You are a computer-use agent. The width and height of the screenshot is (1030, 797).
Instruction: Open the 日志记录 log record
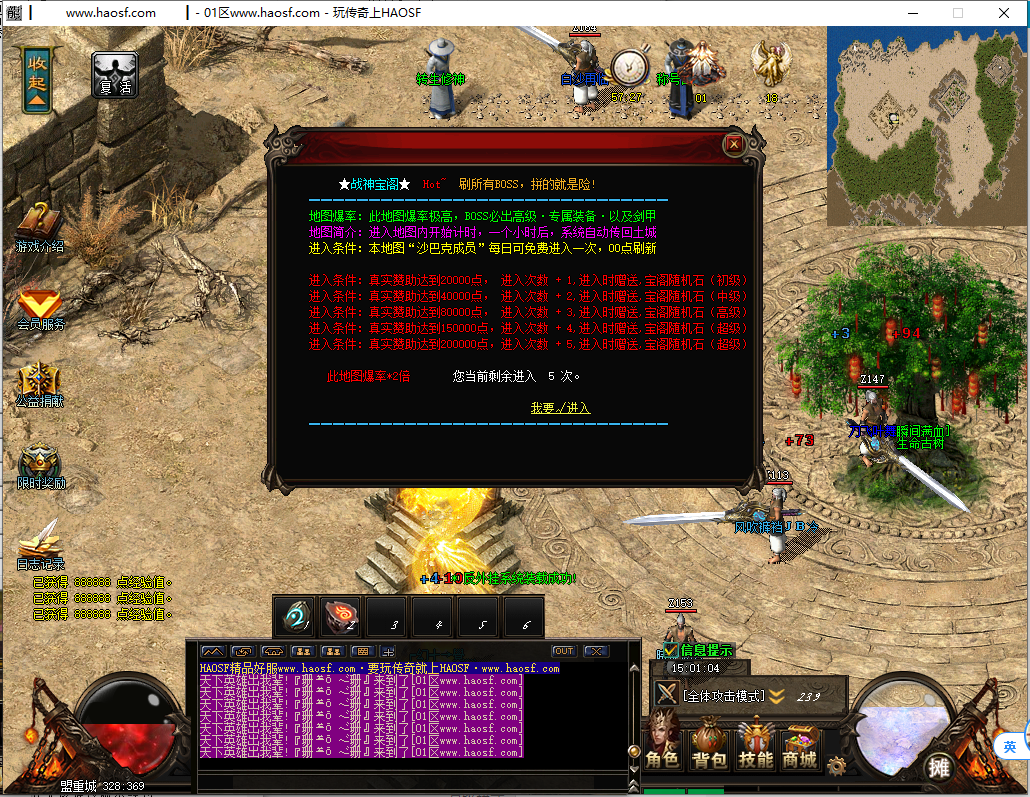click(40, 544)
